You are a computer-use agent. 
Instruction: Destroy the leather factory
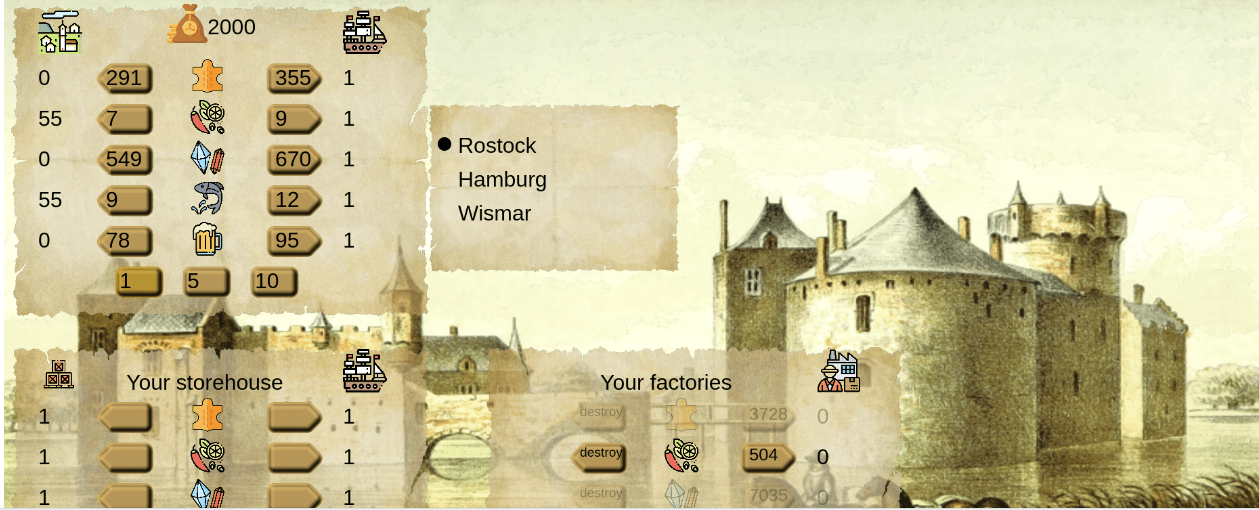click(x=600, y=414)
